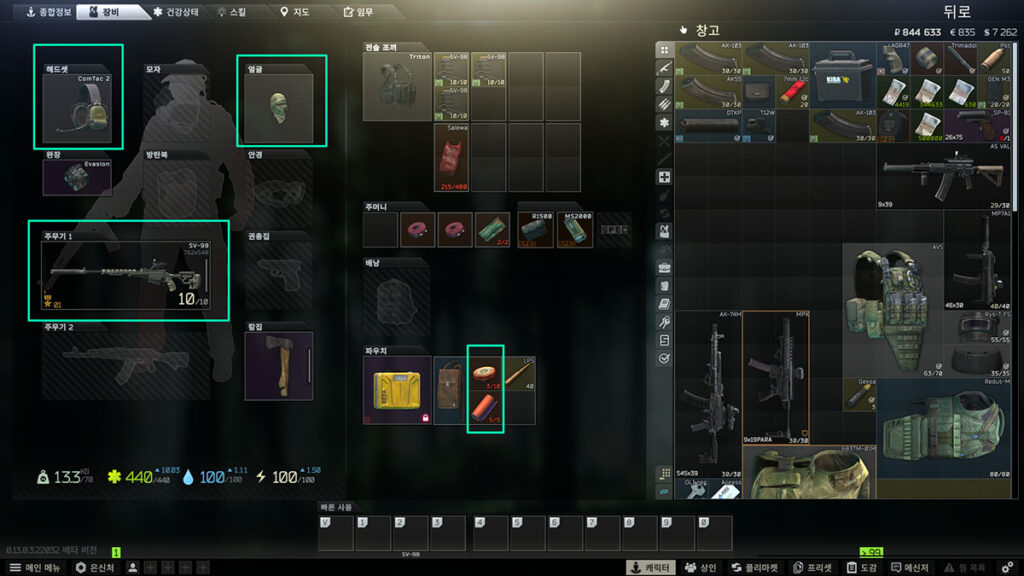
Task: Open the 메인 메뉴 main menu
Action: tap(34, 567)
